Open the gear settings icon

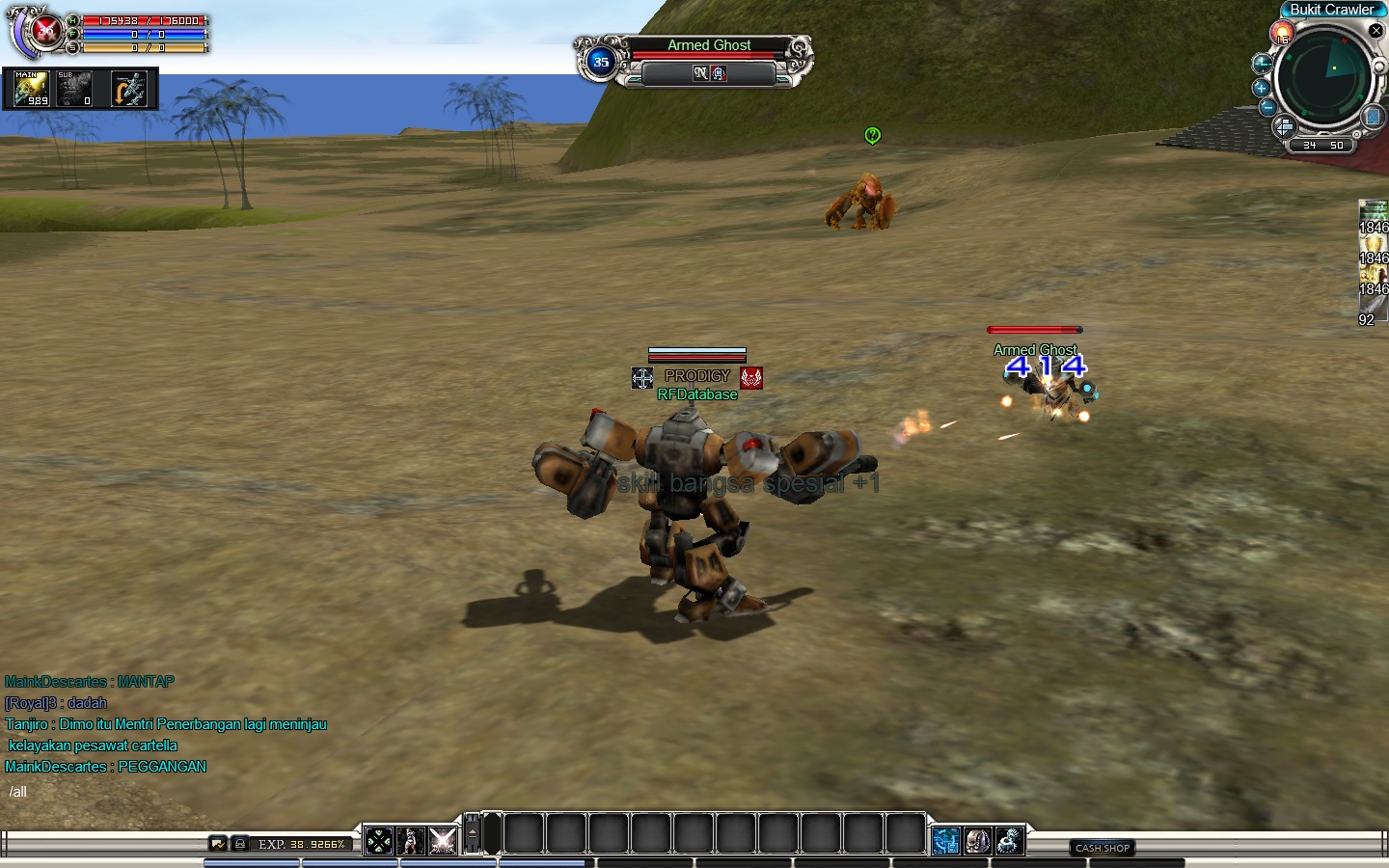pos(1009,841)
